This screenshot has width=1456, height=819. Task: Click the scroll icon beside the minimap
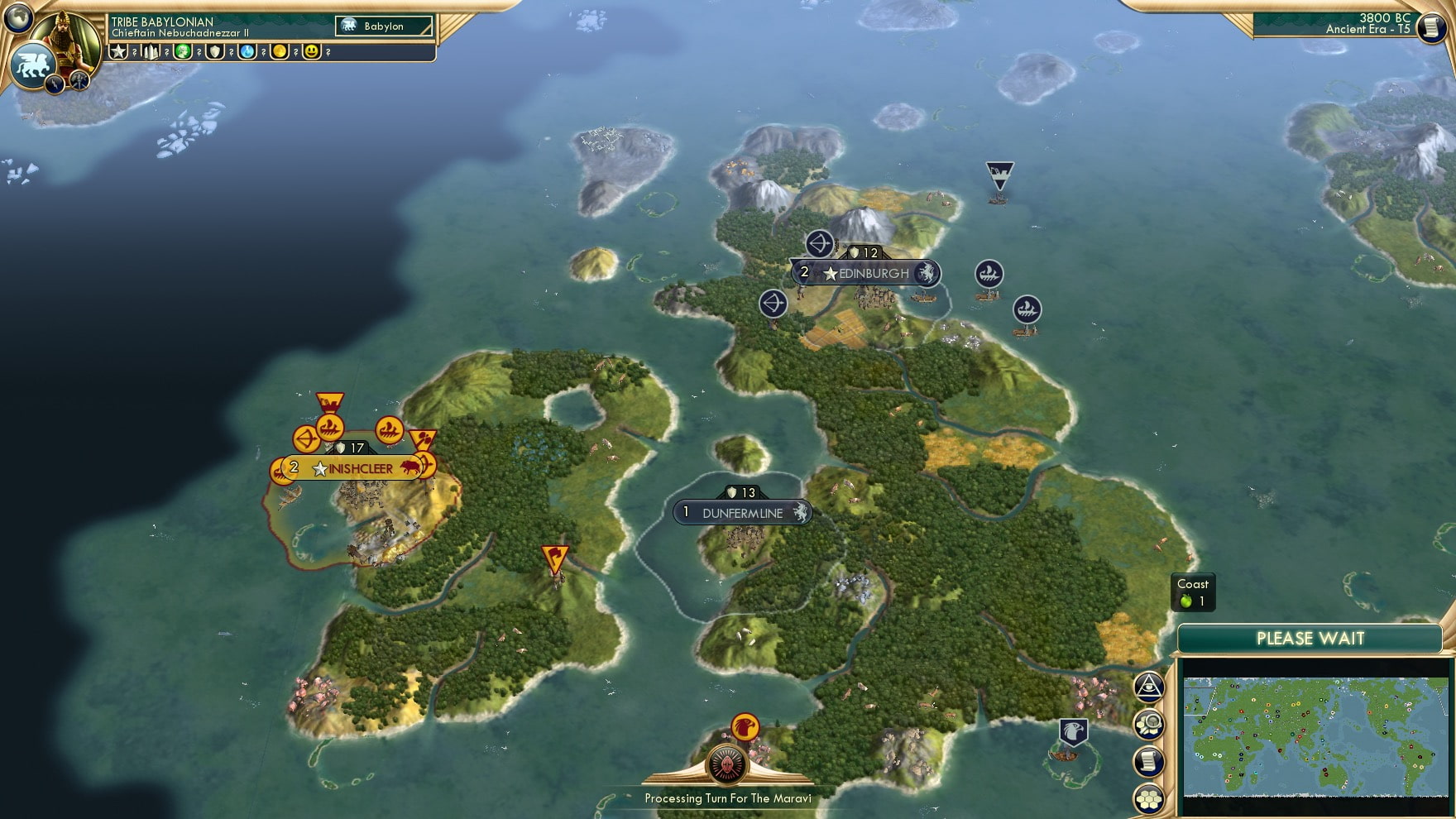[x=1149, y=762]
